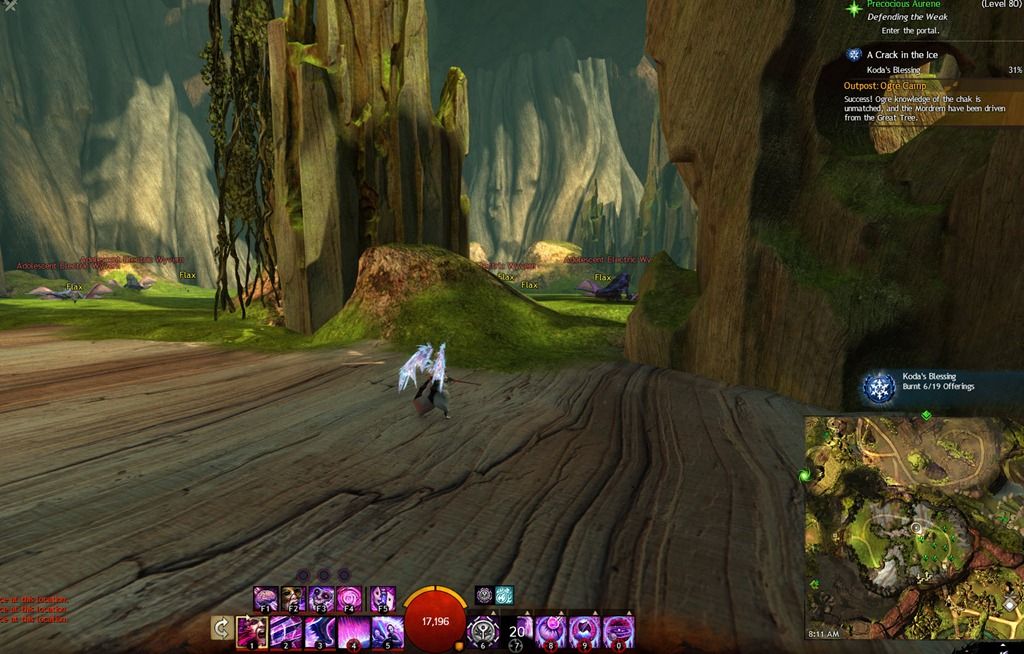Use weapon skill in slot 2
Screen dimensions: 1024x654
click(286, 632)
